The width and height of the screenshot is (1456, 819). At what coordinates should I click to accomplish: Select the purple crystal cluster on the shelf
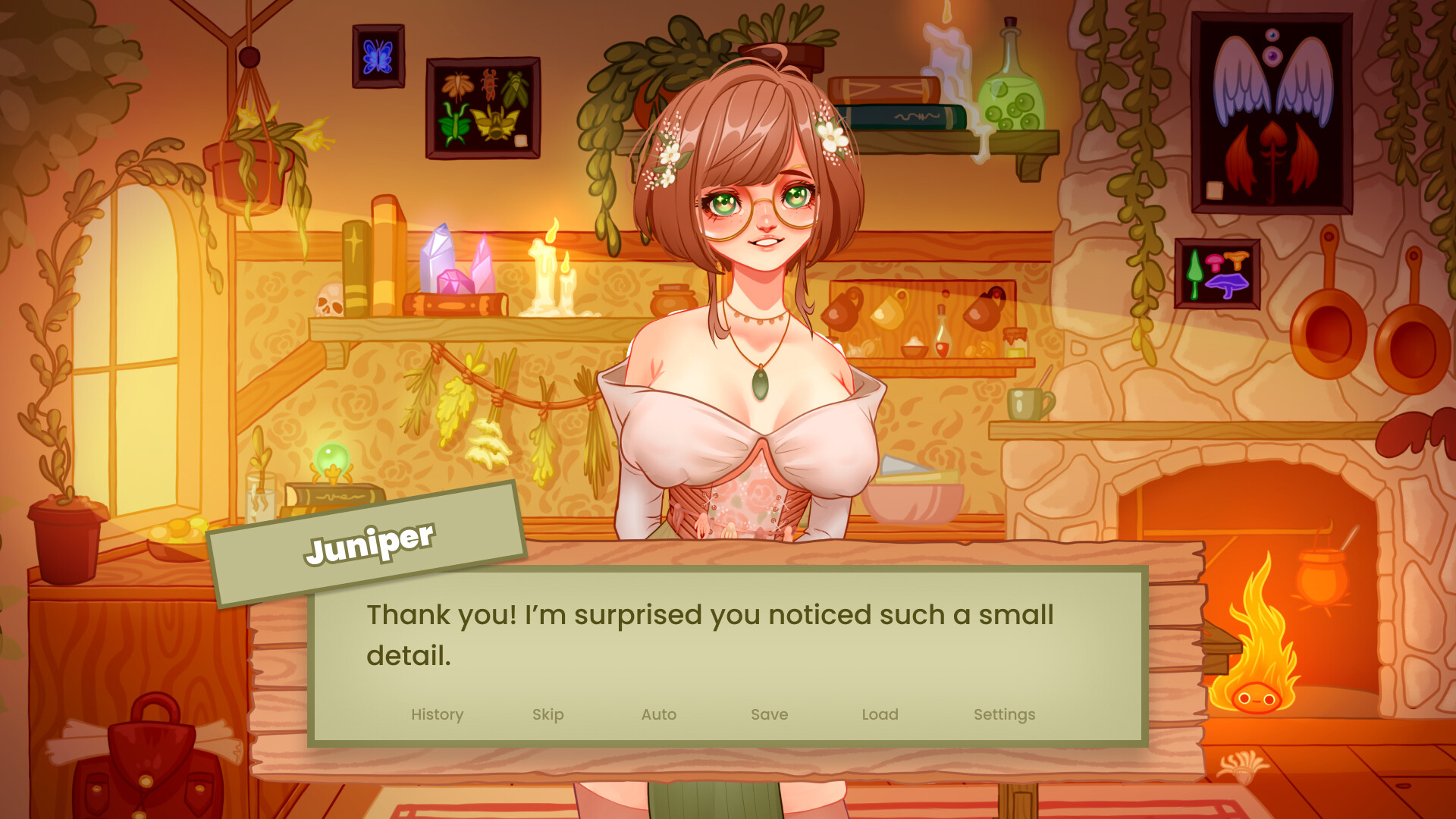[455, 258]
